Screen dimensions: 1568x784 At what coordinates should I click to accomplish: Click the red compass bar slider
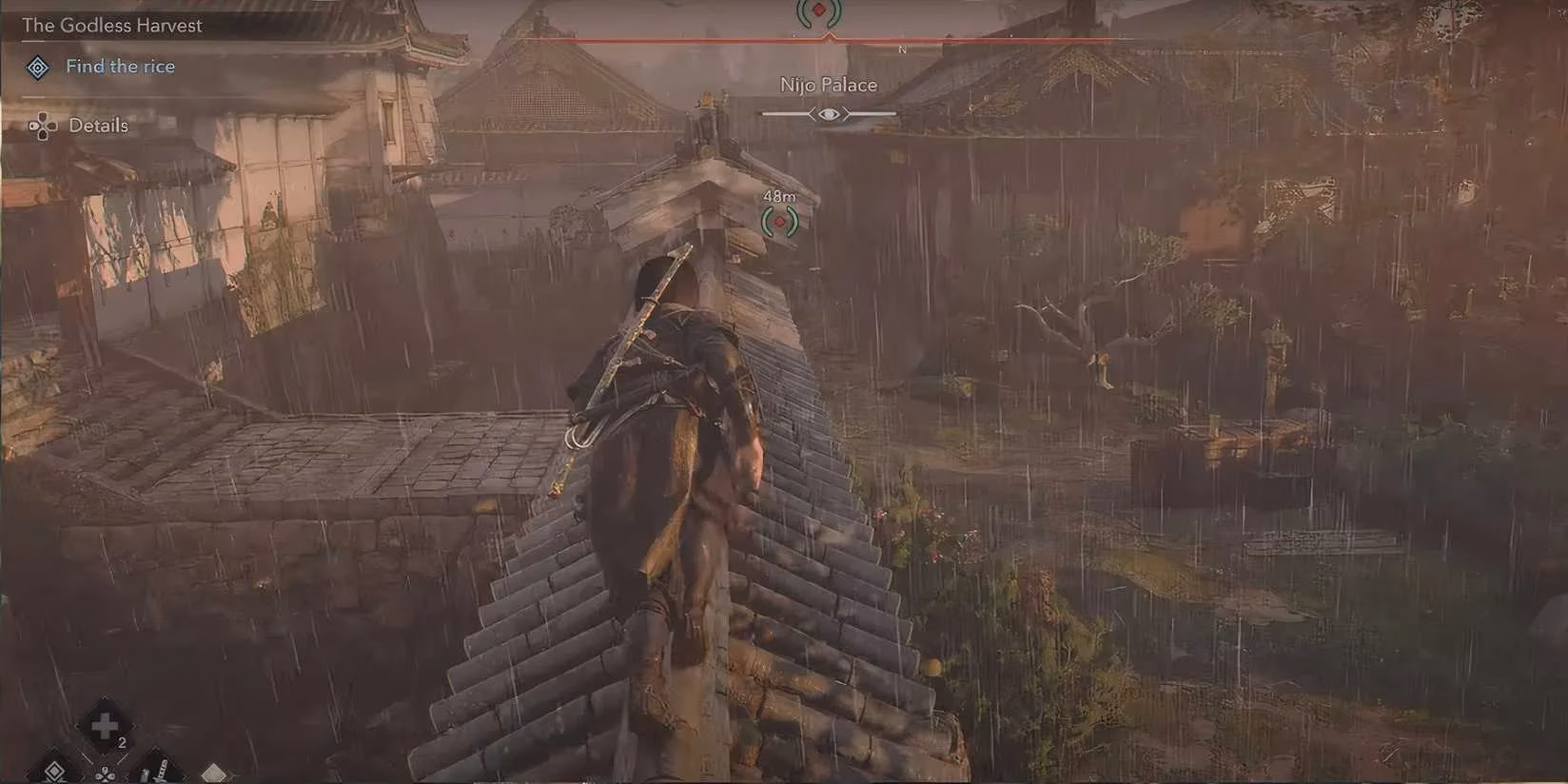(x=828, y=39)
